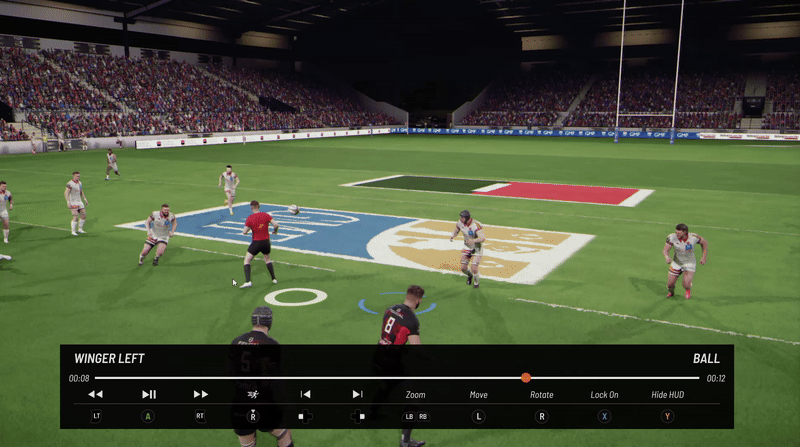Toggle play/pause on the replay
Viewport: 800px width, 447px height.
pos(149,395)
